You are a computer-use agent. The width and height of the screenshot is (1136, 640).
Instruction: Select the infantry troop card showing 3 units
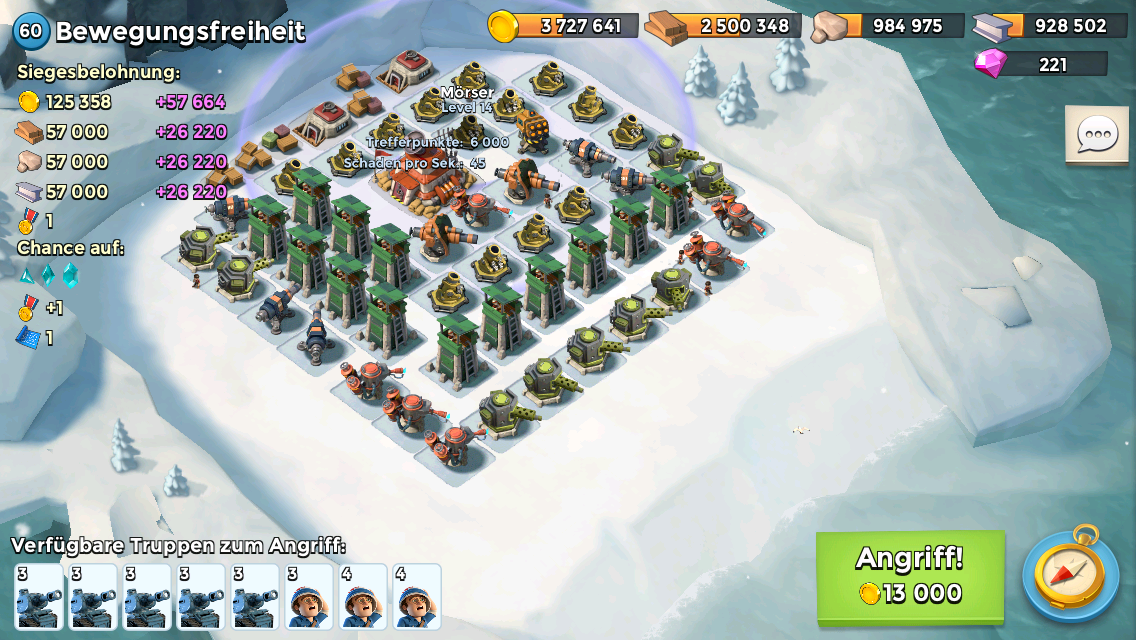pyautogui.click(x=309, y=597)
